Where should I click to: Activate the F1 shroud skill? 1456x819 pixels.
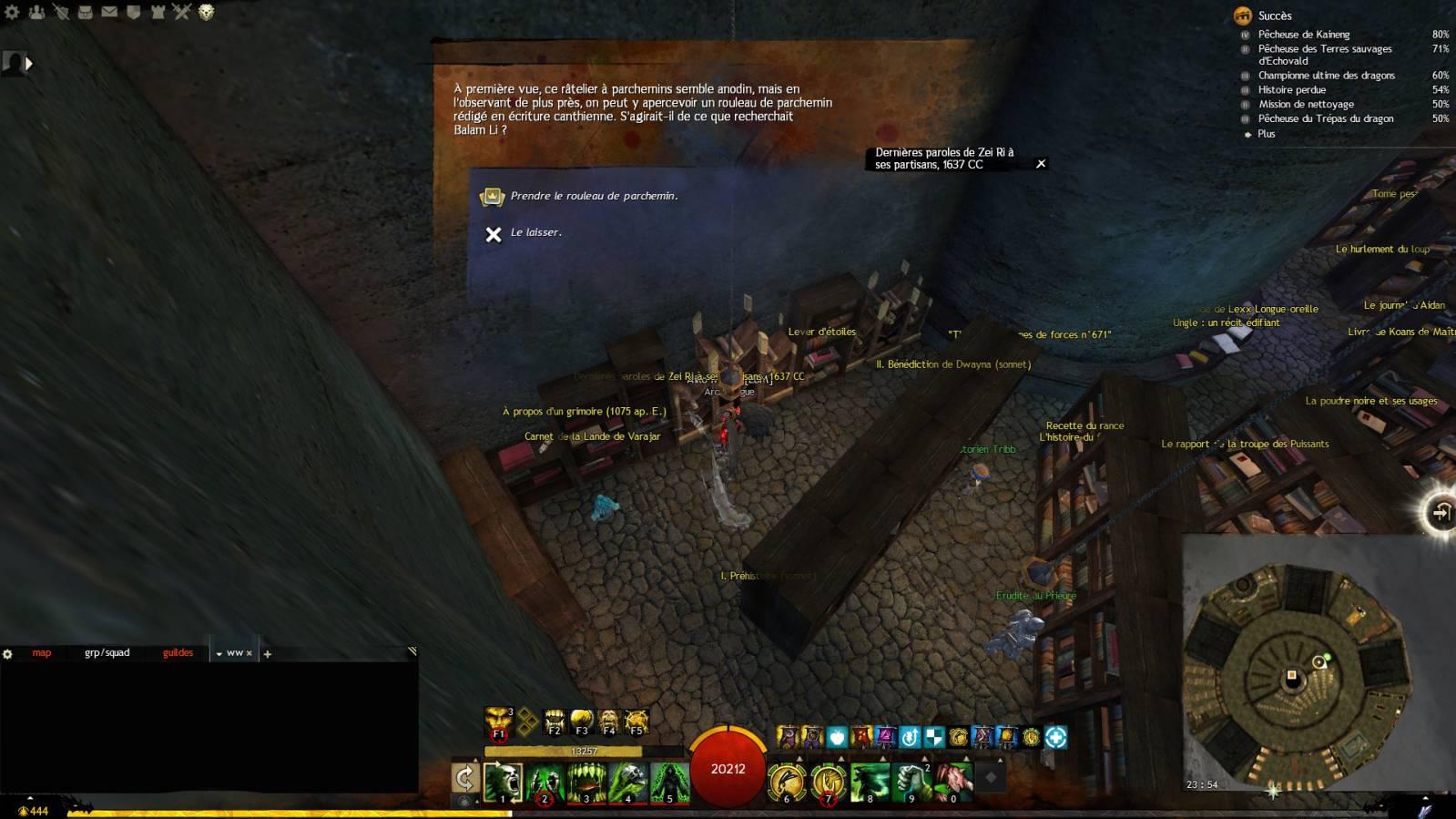point(498,722)
